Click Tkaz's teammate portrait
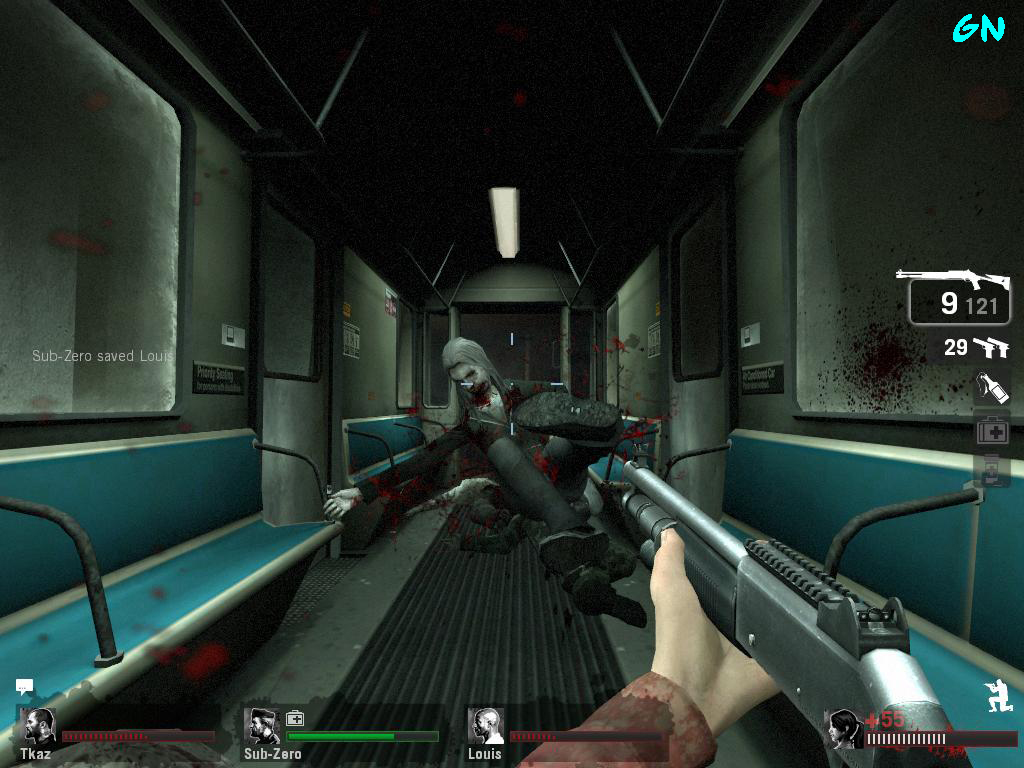The image size is (1024, 768). 39,726
